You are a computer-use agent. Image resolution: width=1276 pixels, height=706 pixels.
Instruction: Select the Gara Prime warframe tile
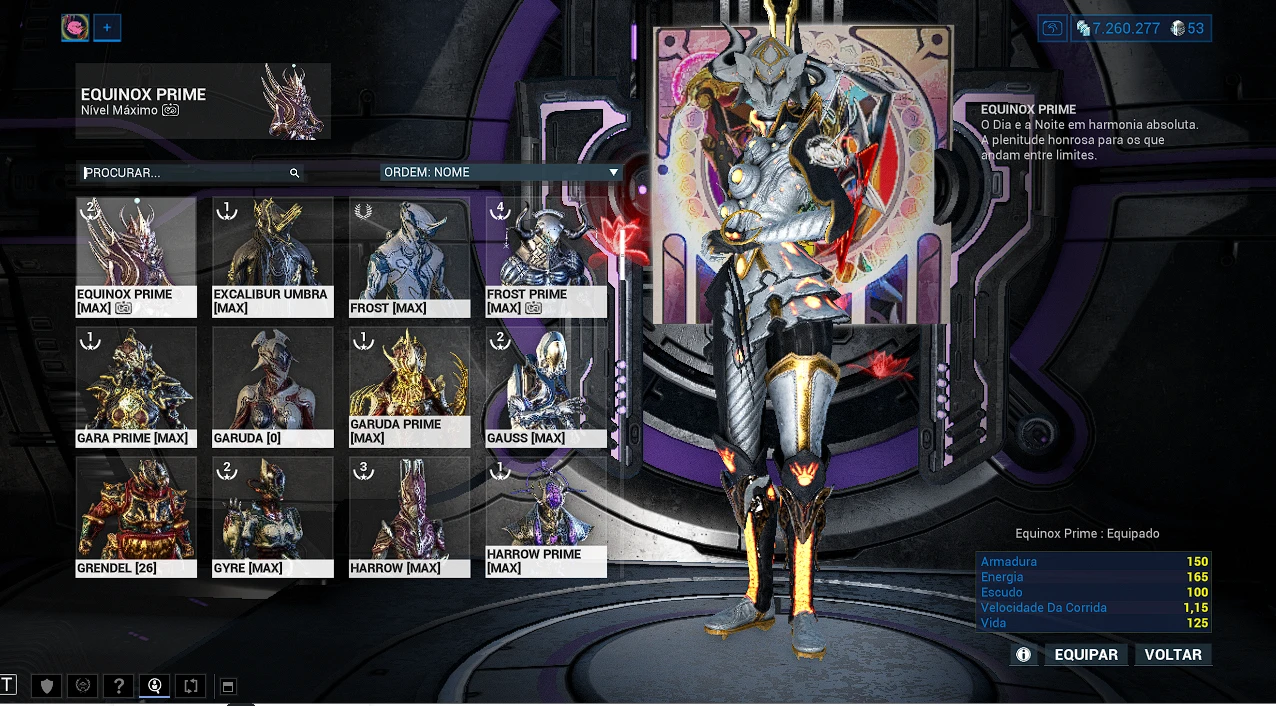pyautogui.click(x=136, y=387)
